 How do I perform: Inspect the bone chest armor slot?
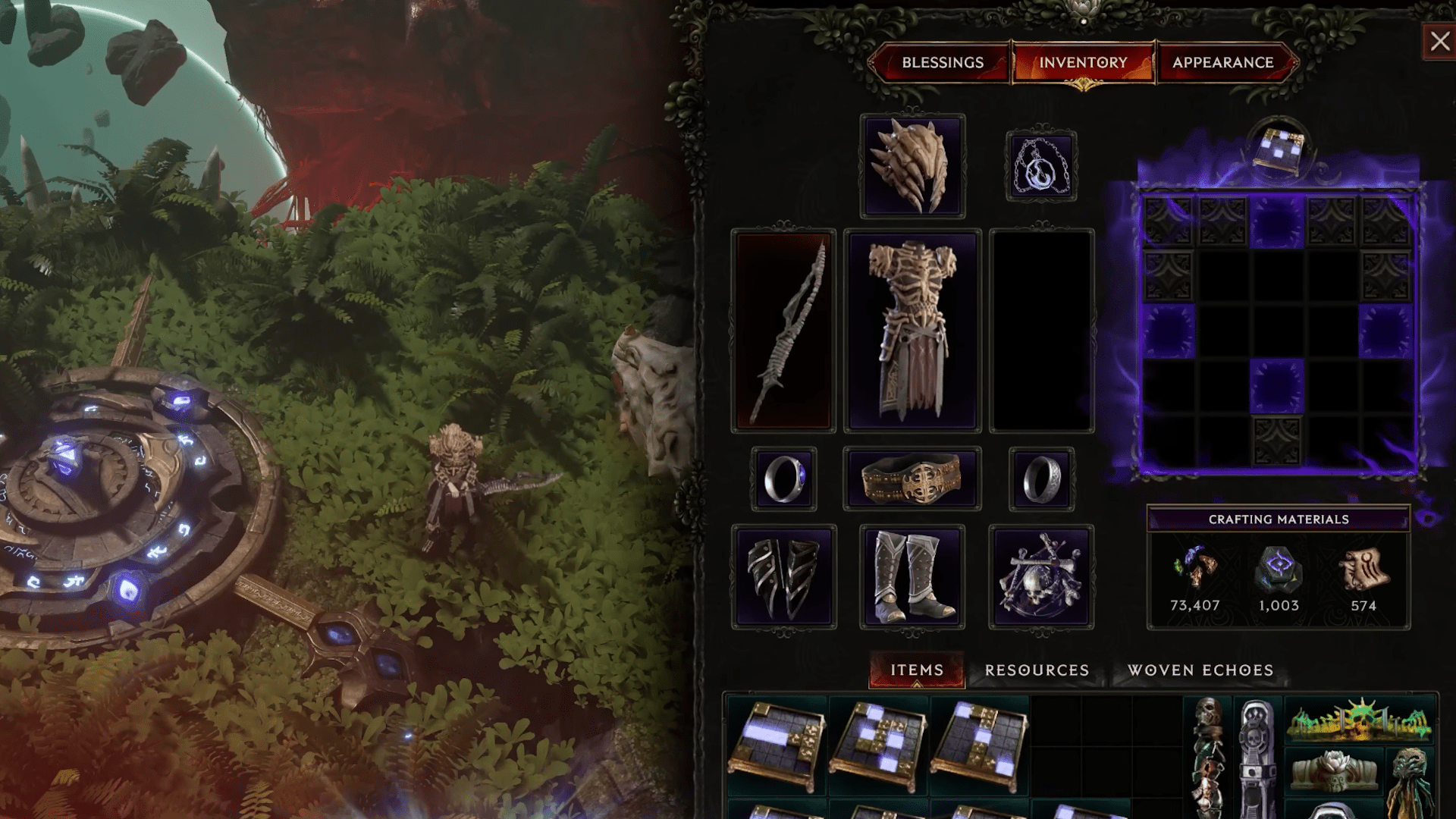click(x=912, y=331)
